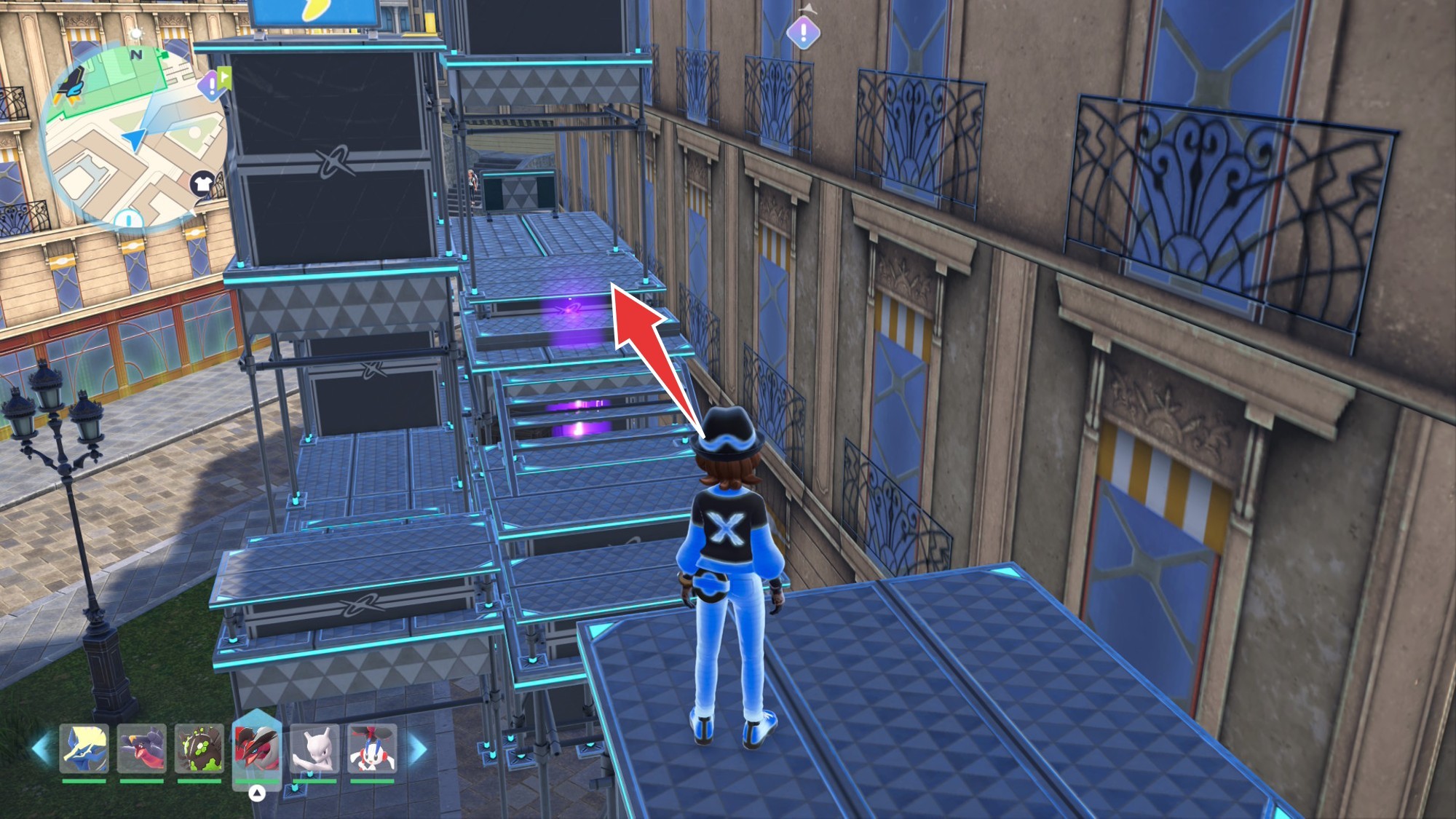
Task: Select Xerneas in the party bar
Action: pos(84,748)
